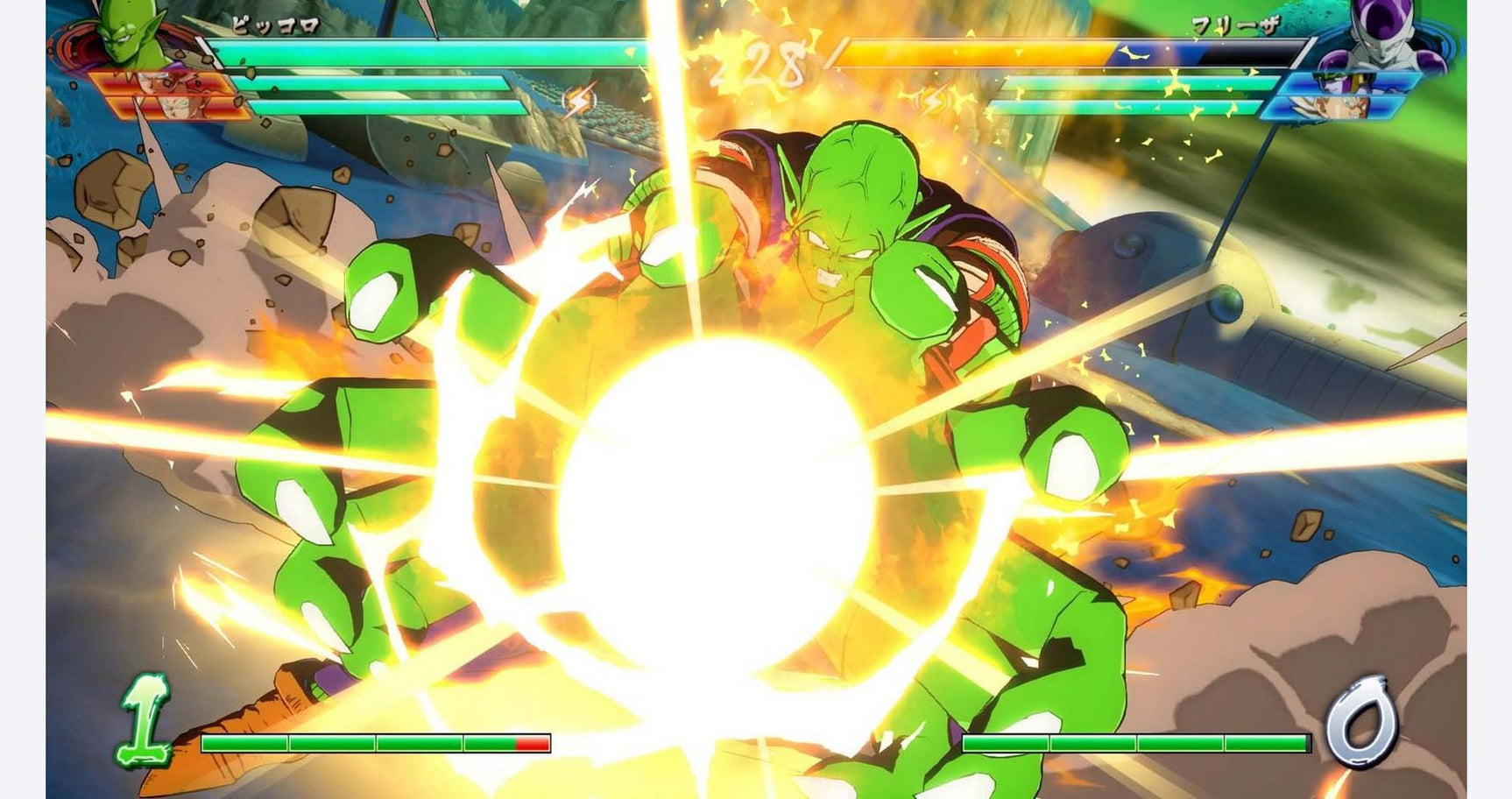
Task: Click the bottom-right team's ki gauge
Action: coord(1139,740)
